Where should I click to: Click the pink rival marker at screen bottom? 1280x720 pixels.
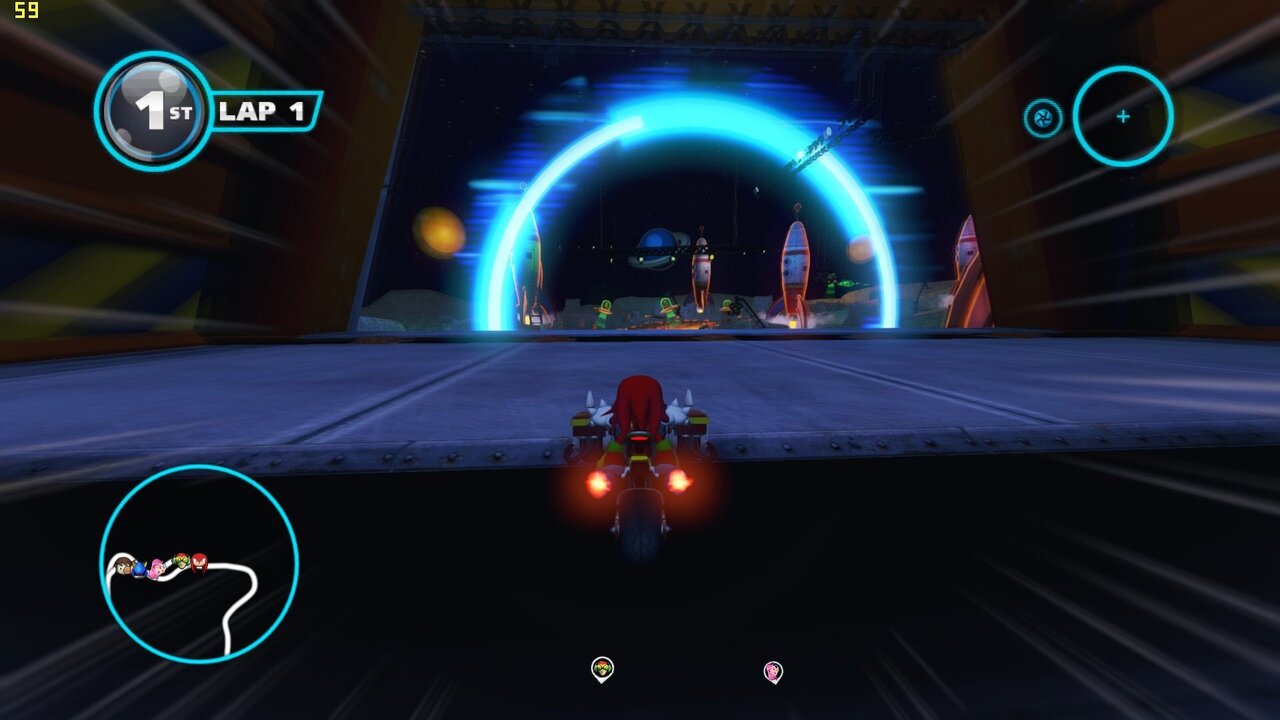click(773, 671)
